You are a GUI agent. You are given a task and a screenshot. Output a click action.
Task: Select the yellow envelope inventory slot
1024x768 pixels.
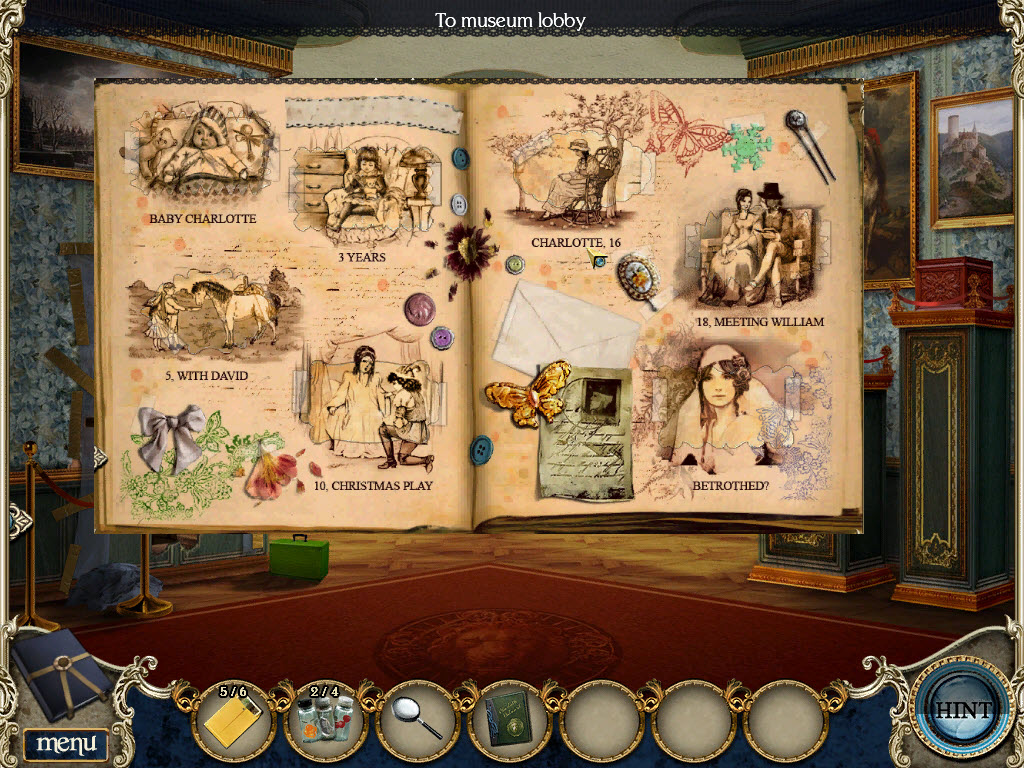233,720
